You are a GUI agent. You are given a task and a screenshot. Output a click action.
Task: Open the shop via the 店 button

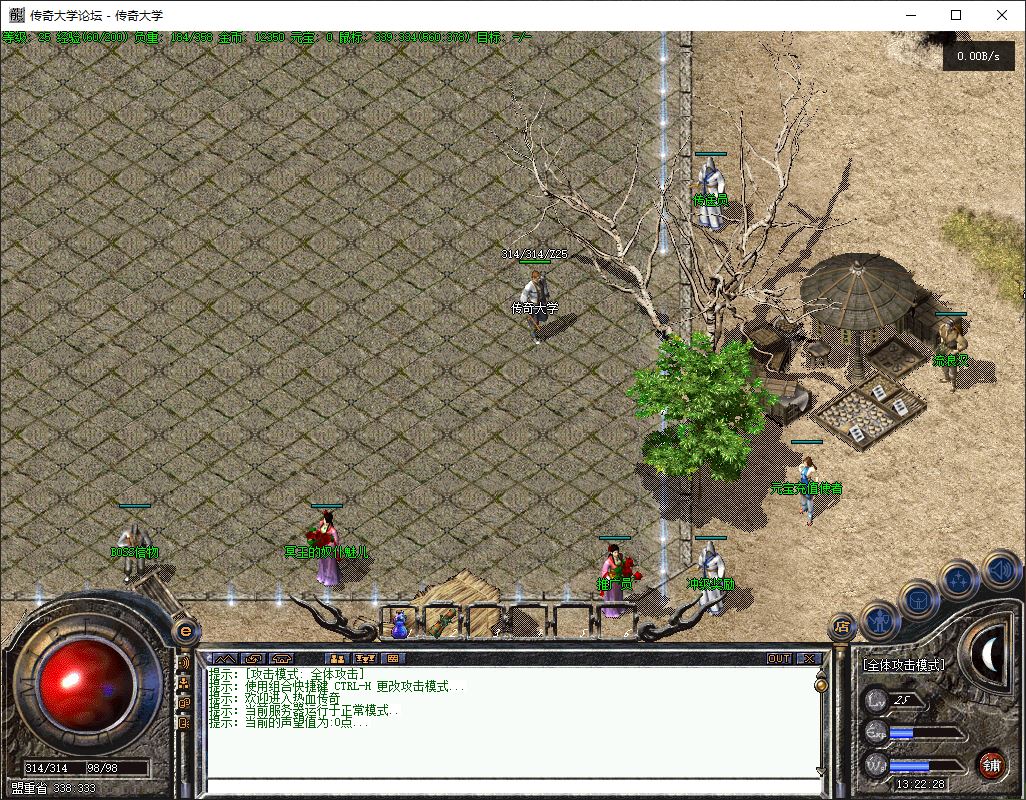(842, 628)
